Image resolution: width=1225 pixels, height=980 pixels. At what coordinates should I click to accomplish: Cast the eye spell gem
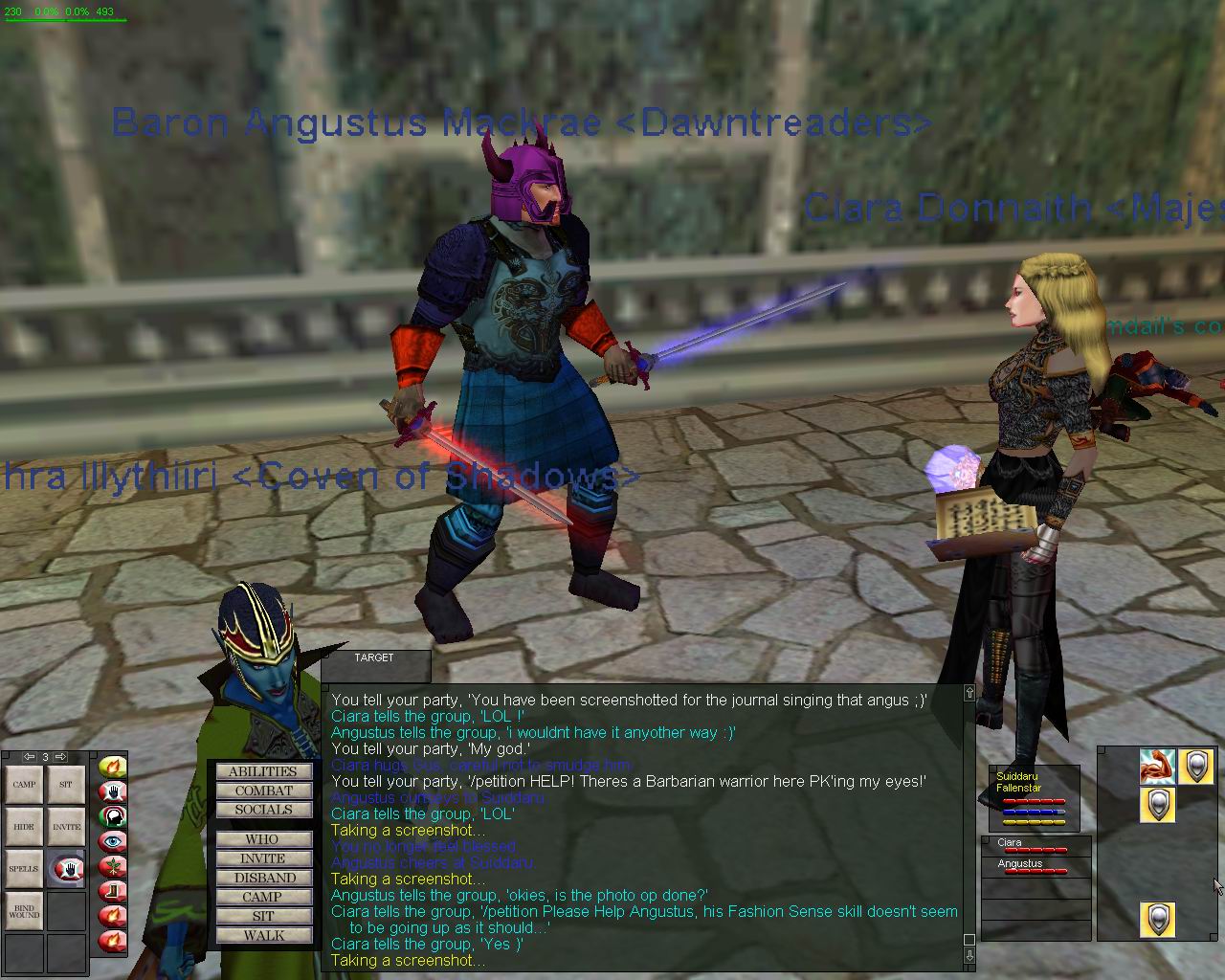tap(113, 841)
